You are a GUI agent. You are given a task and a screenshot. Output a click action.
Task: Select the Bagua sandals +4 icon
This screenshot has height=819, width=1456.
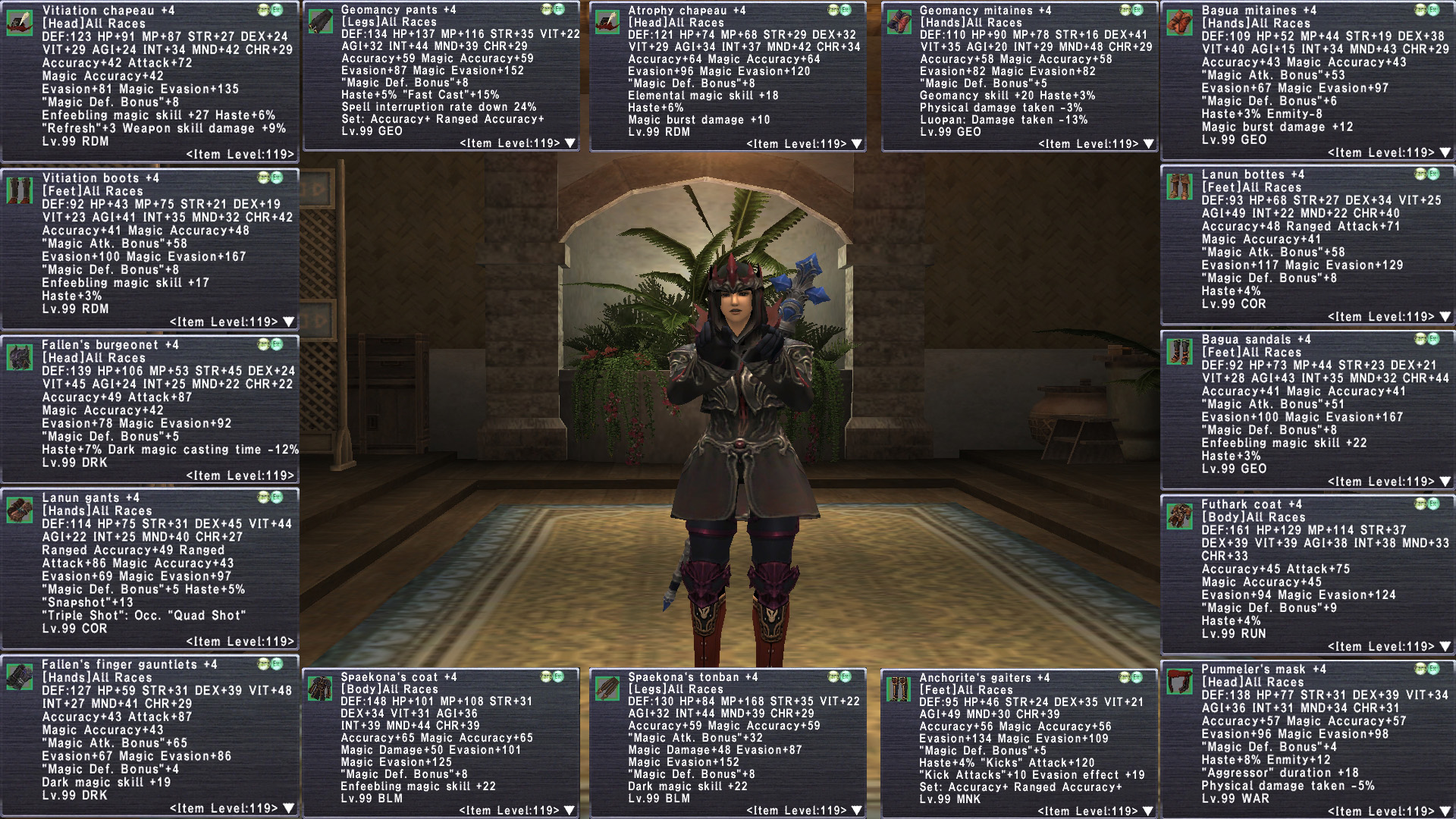(1179, 352)
